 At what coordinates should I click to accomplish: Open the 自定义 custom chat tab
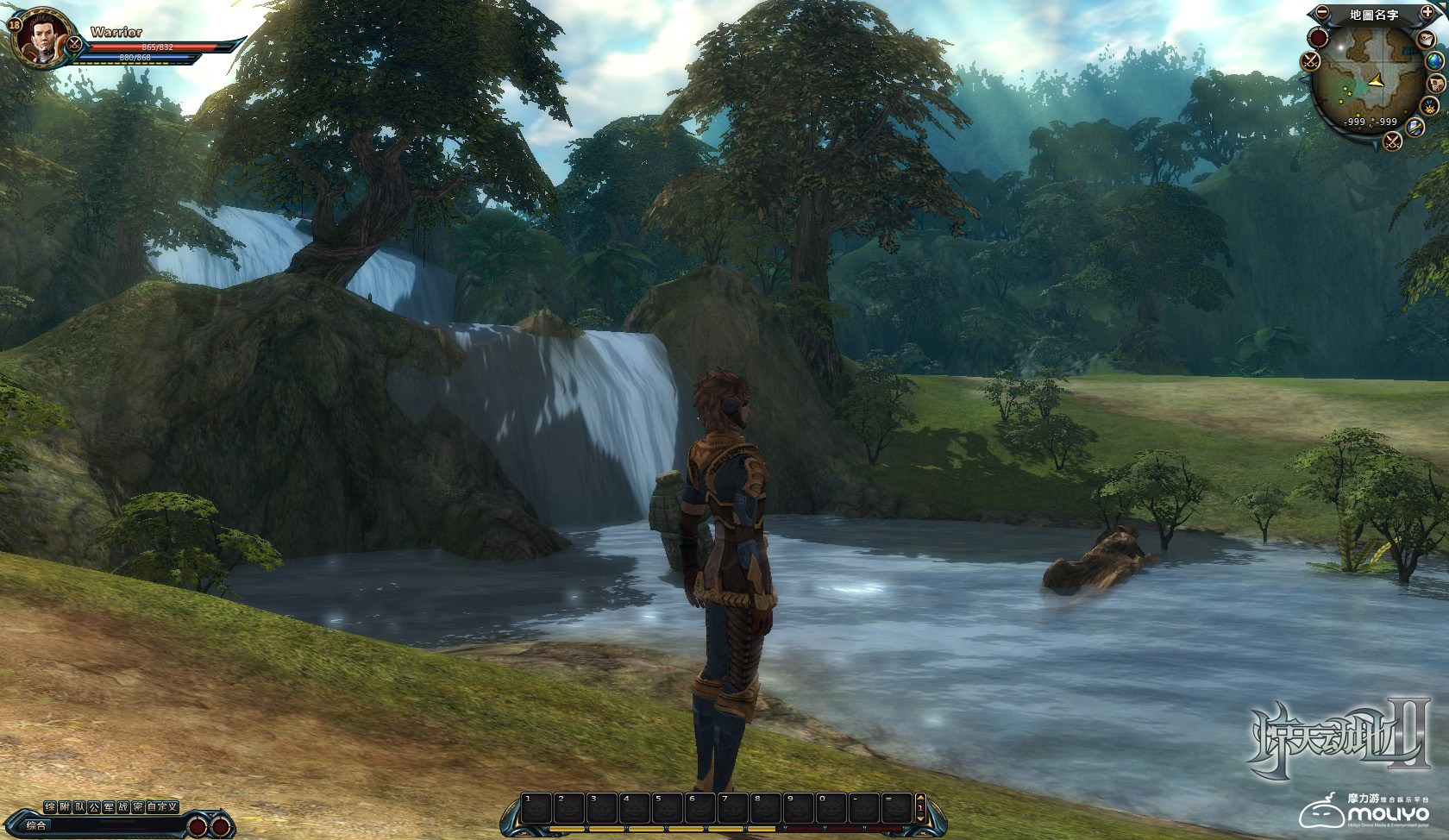pyautogui.click(x=162, y=807)
